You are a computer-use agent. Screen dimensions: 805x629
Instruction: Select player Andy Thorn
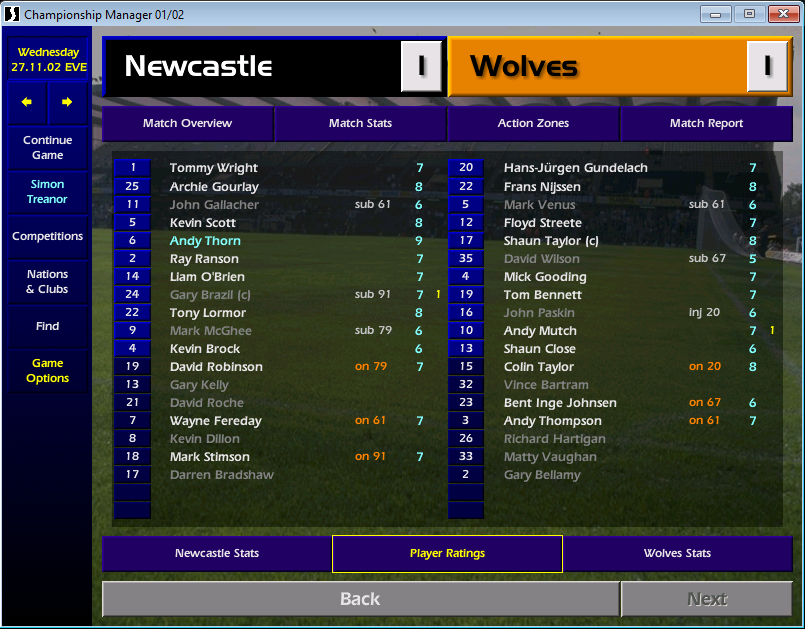click(205, 241)
